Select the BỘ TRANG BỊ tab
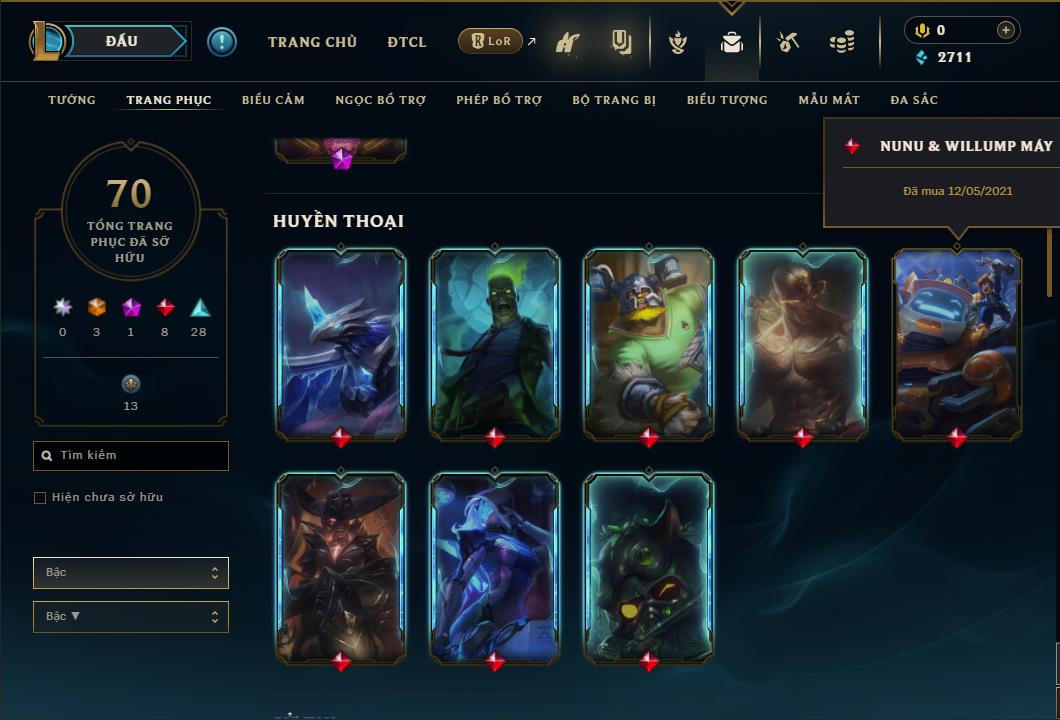This screenshot has width=1060, height=720. point(614,100)
